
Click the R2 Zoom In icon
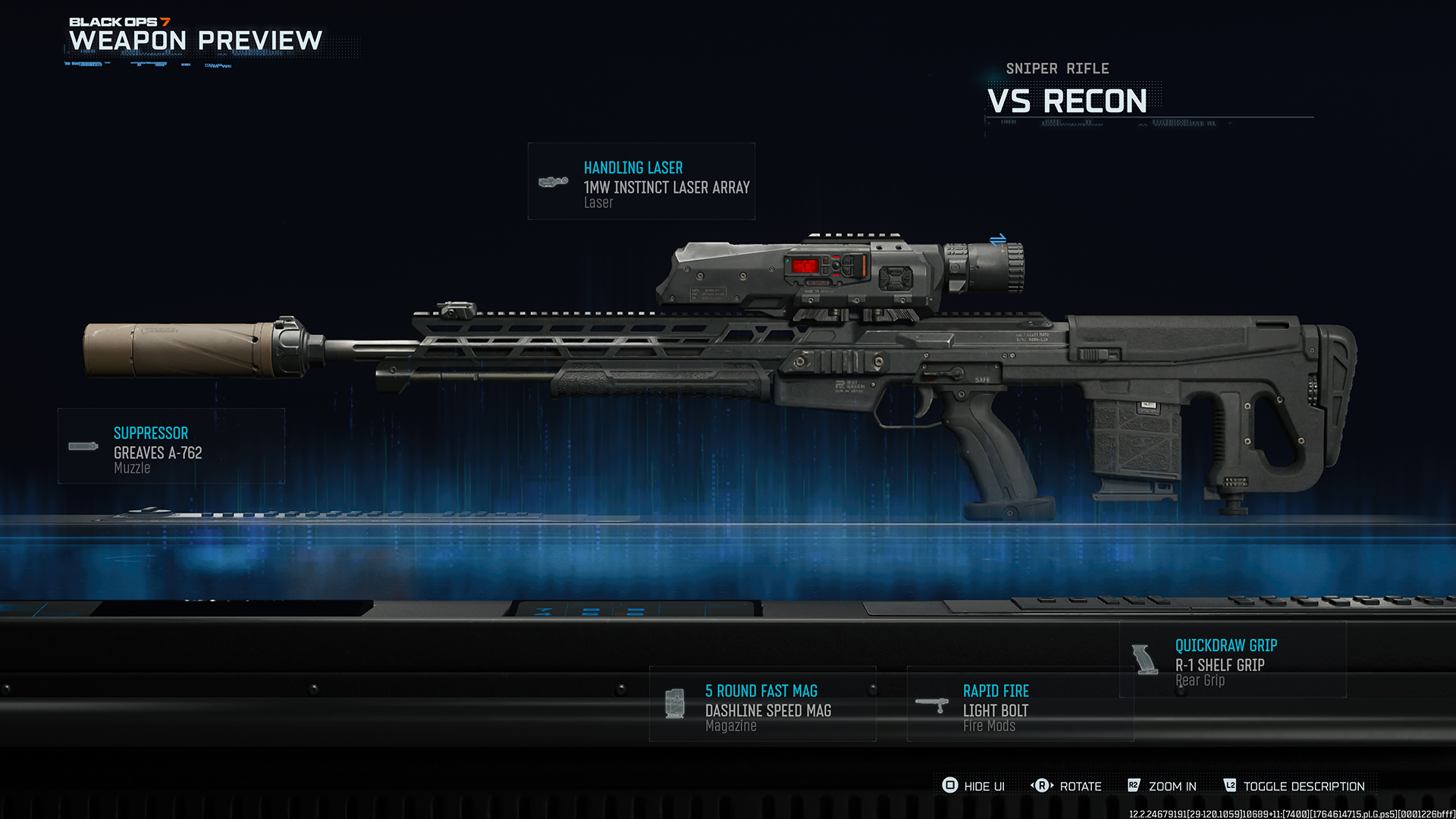(x=1134, y=786)
